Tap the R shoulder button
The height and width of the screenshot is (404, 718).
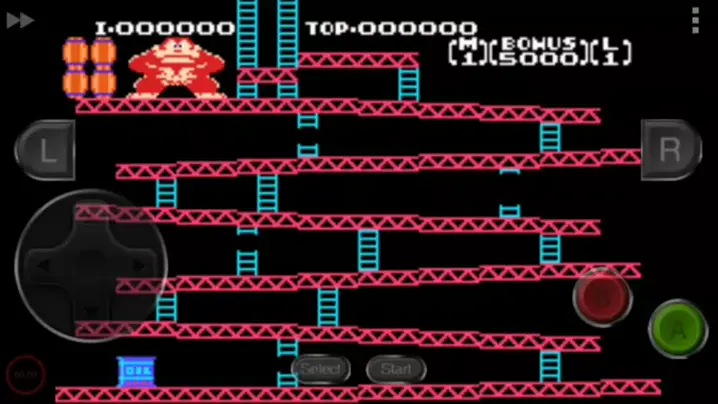pyautogui.click(x=671, y=150)
